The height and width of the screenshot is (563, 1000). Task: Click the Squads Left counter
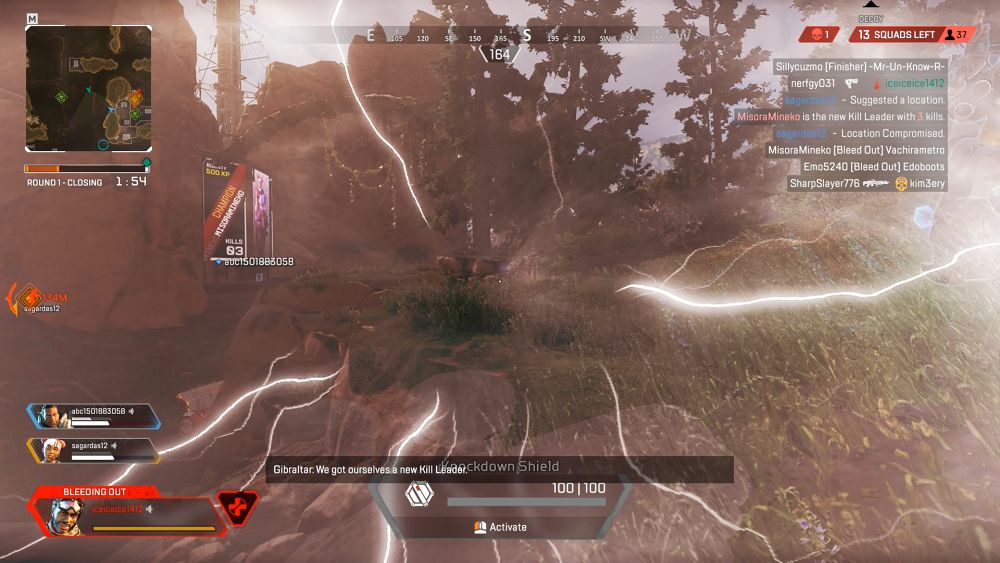coord(896,35)
